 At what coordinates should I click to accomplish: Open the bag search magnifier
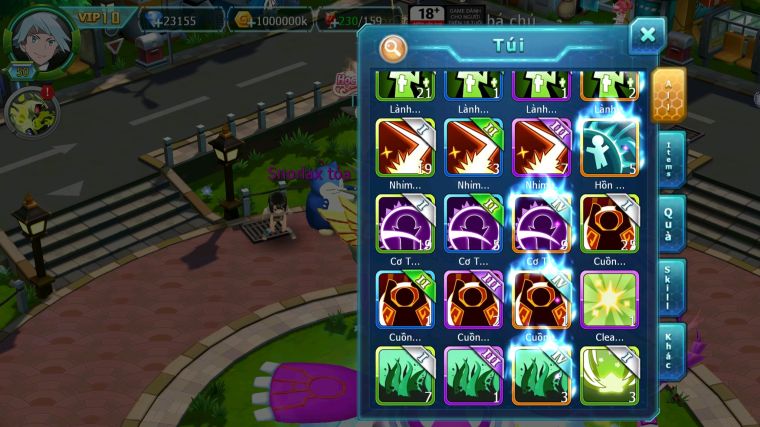(394, 48)
